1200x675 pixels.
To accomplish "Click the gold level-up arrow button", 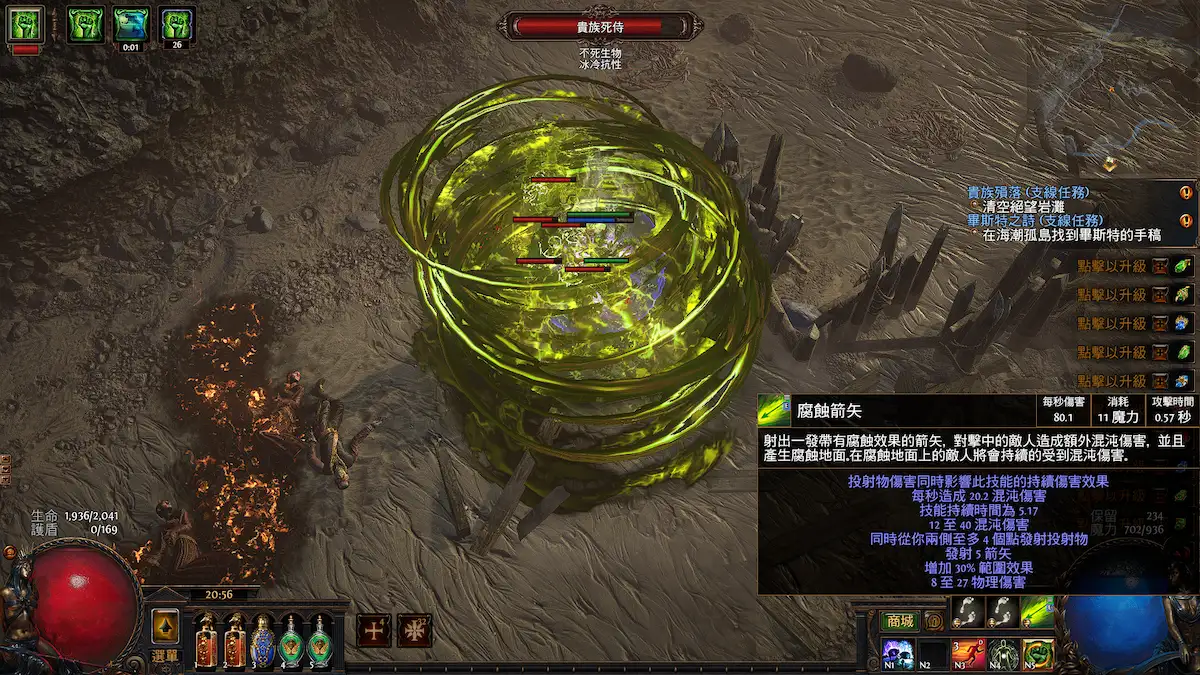I will pos(165,626).
